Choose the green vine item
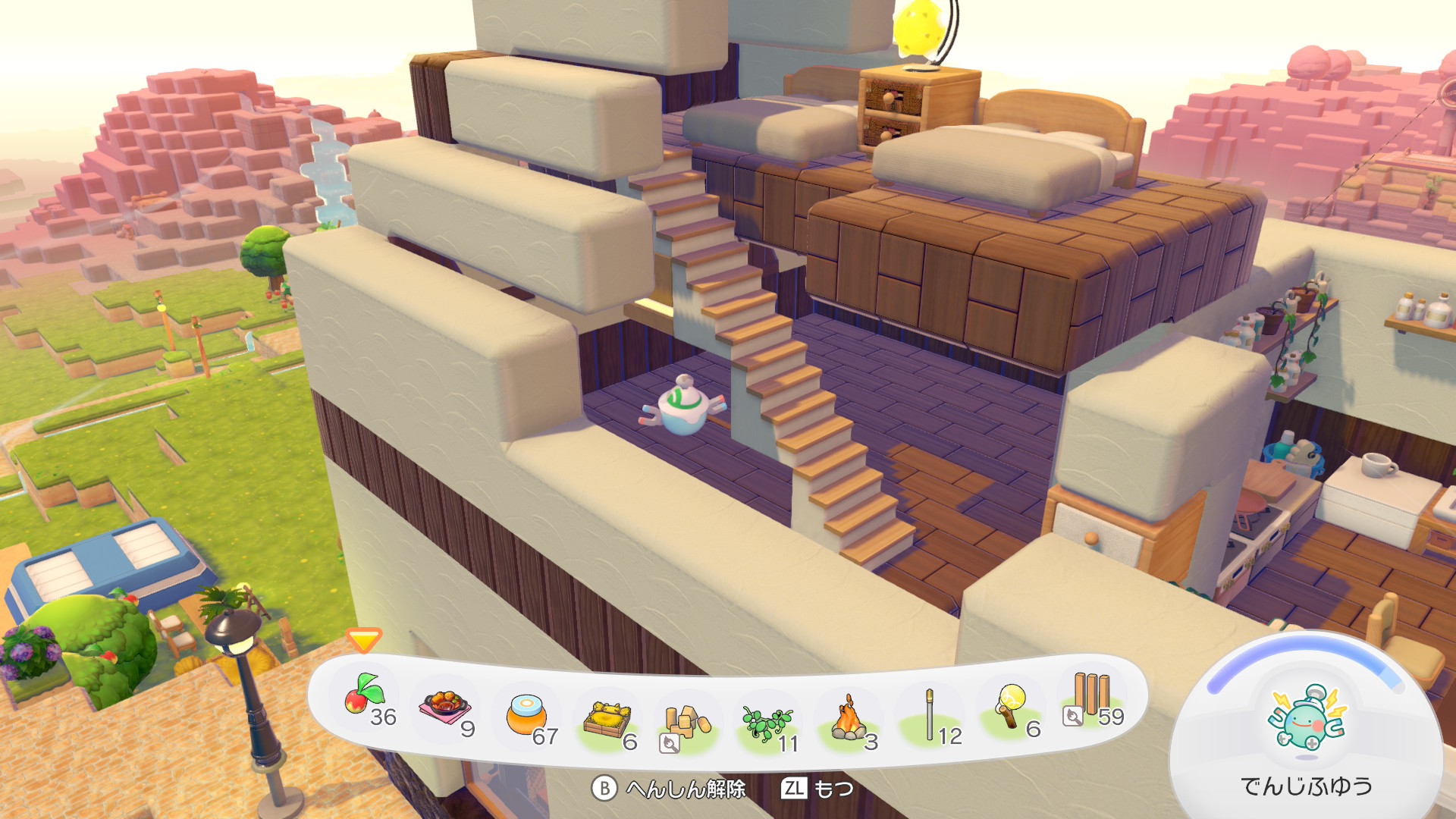Image resolution: width=1456 pixels, height=819 pixels. coord(767,723)
